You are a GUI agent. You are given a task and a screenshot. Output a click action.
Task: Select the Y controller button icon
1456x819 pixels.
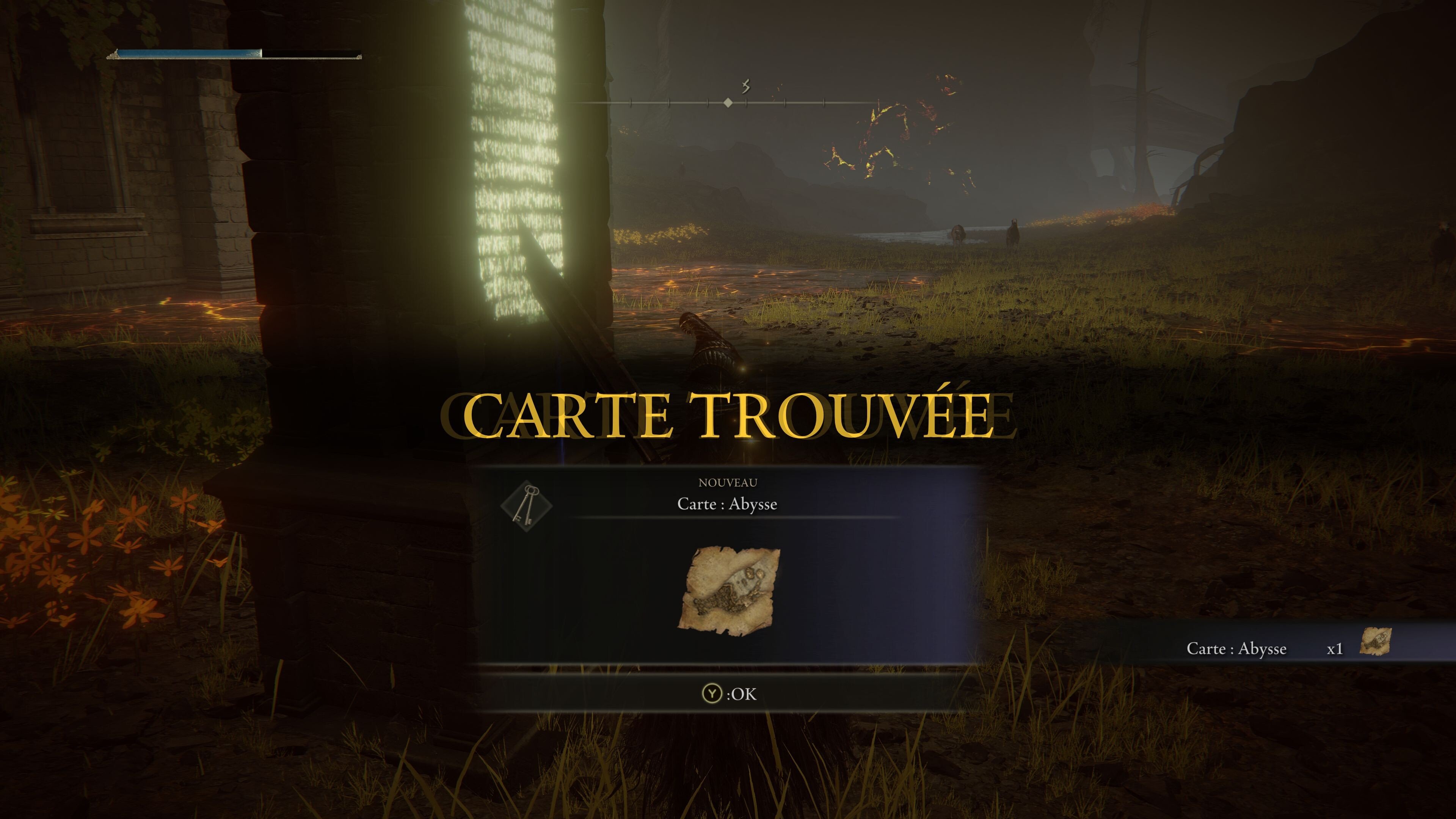pyautogui.click(x=713, y=694)
